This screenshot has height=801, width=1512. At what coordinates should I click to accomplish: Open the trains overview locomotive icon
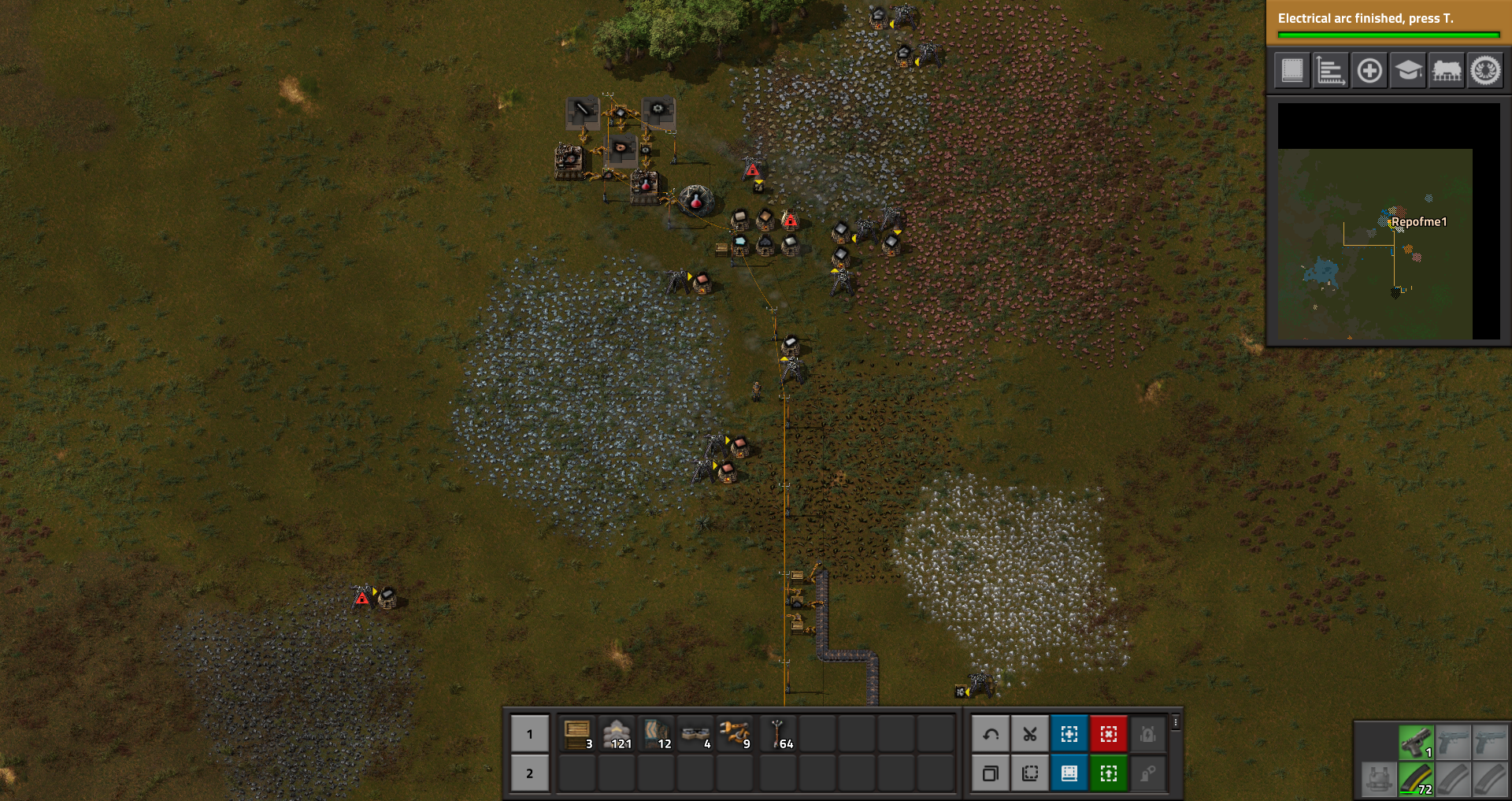click(1447, 71)
